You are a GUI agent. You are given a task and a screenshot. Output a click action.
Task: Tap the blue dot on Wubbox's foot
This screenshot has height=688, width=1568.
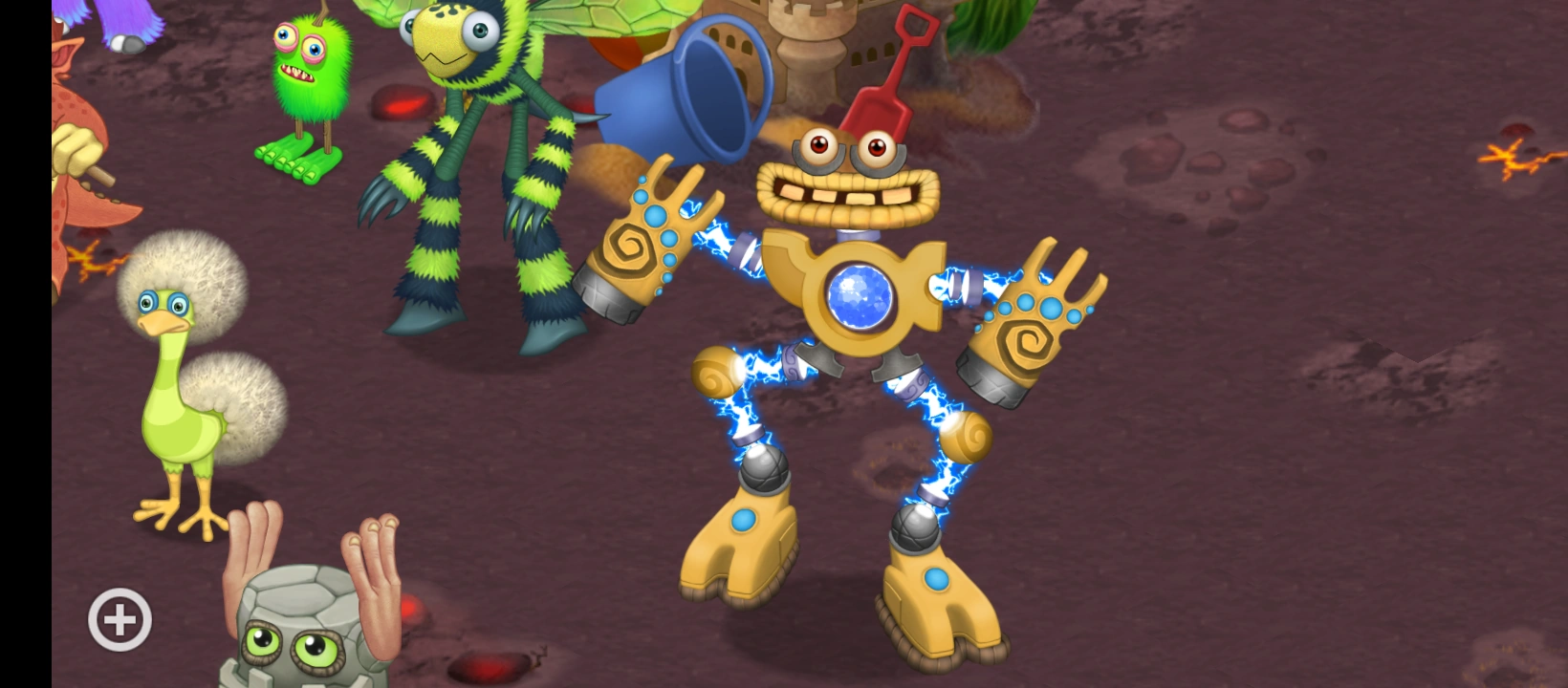[745, 520]
